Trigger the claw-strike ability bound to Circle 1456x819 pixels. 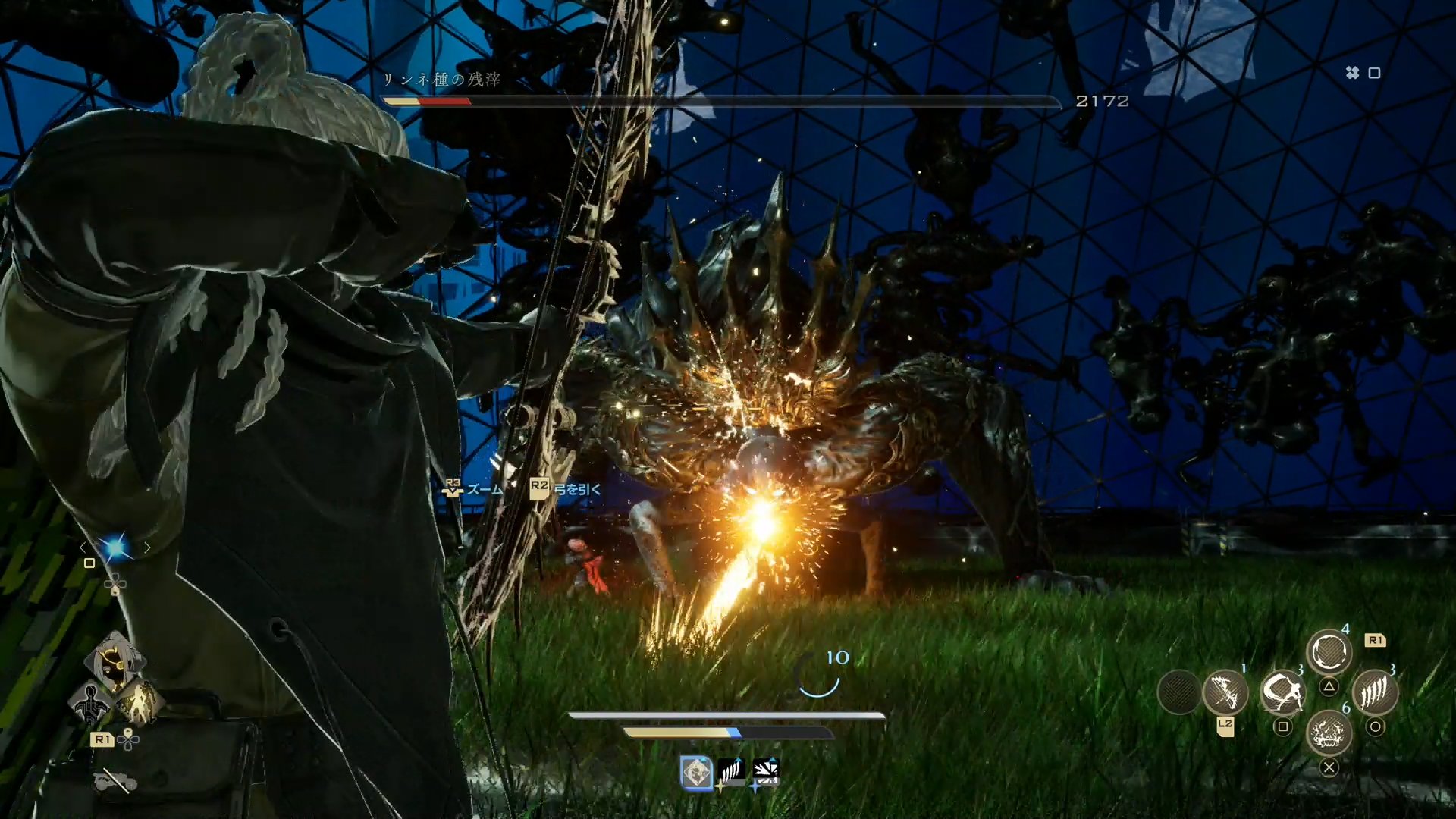1378,694
